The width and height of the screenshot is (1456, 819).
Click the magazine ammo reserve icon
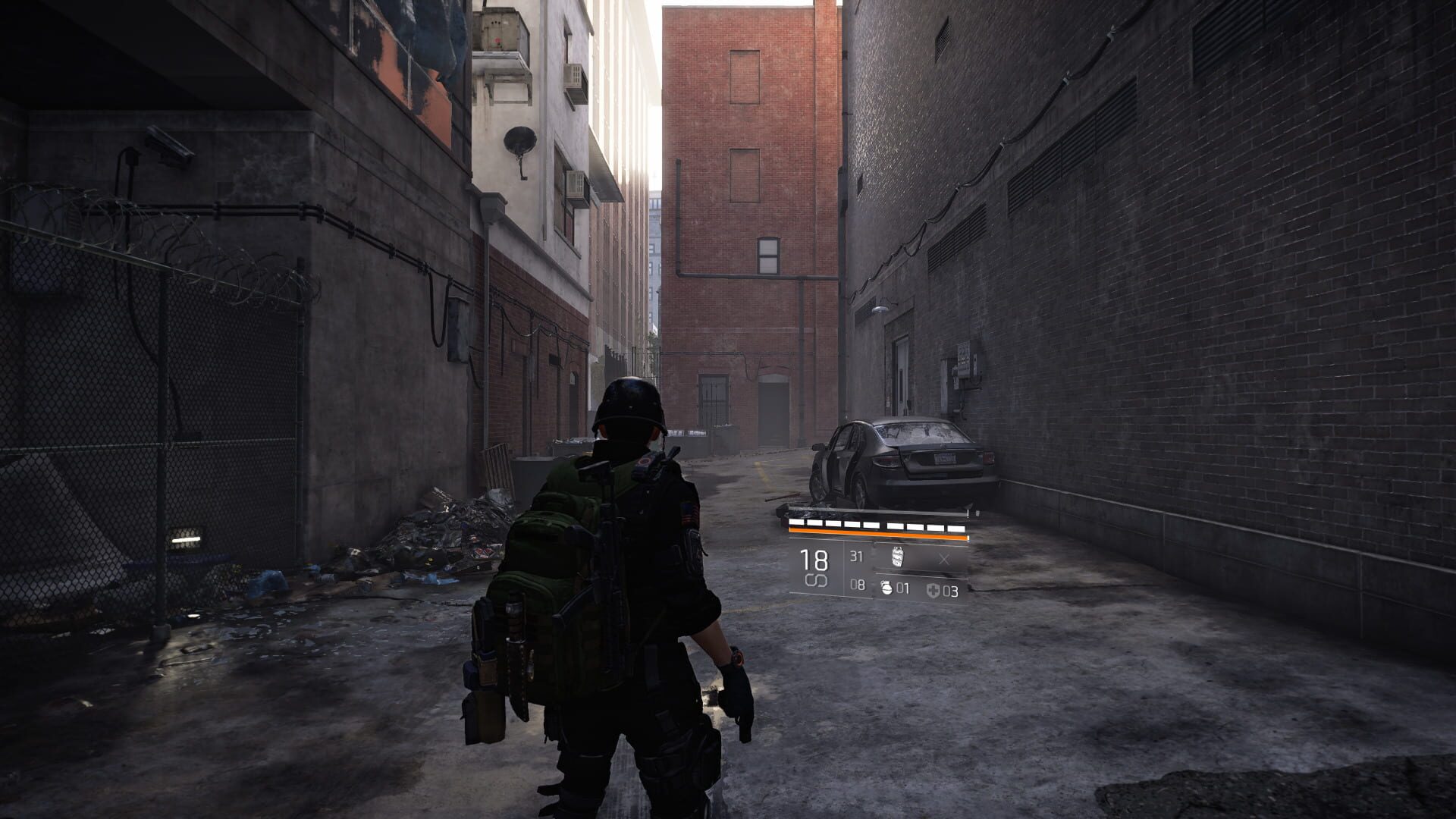(898, 557)
